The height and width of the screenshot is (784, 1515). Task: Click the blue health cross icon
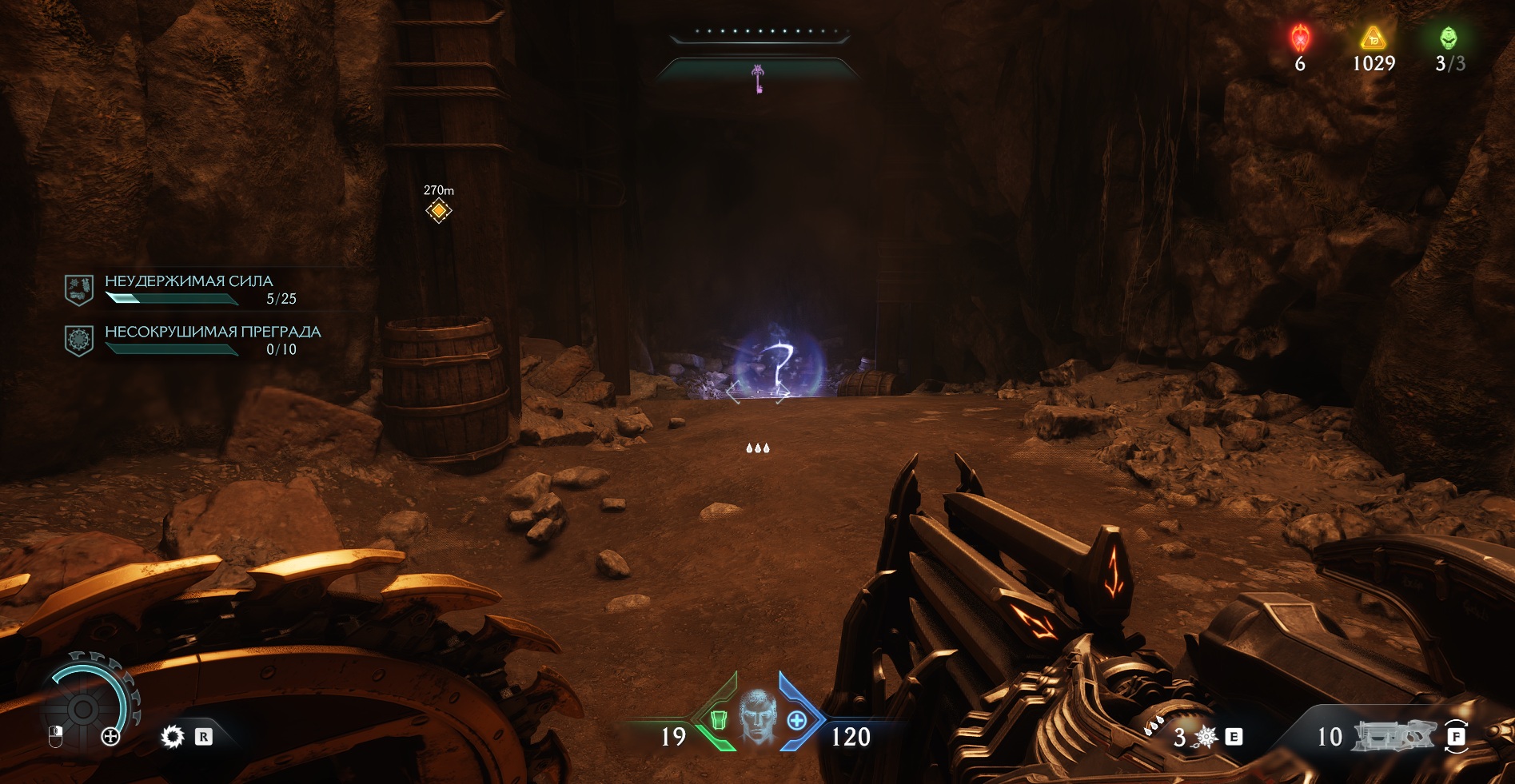pyautogui.click(x=797, y=720)
